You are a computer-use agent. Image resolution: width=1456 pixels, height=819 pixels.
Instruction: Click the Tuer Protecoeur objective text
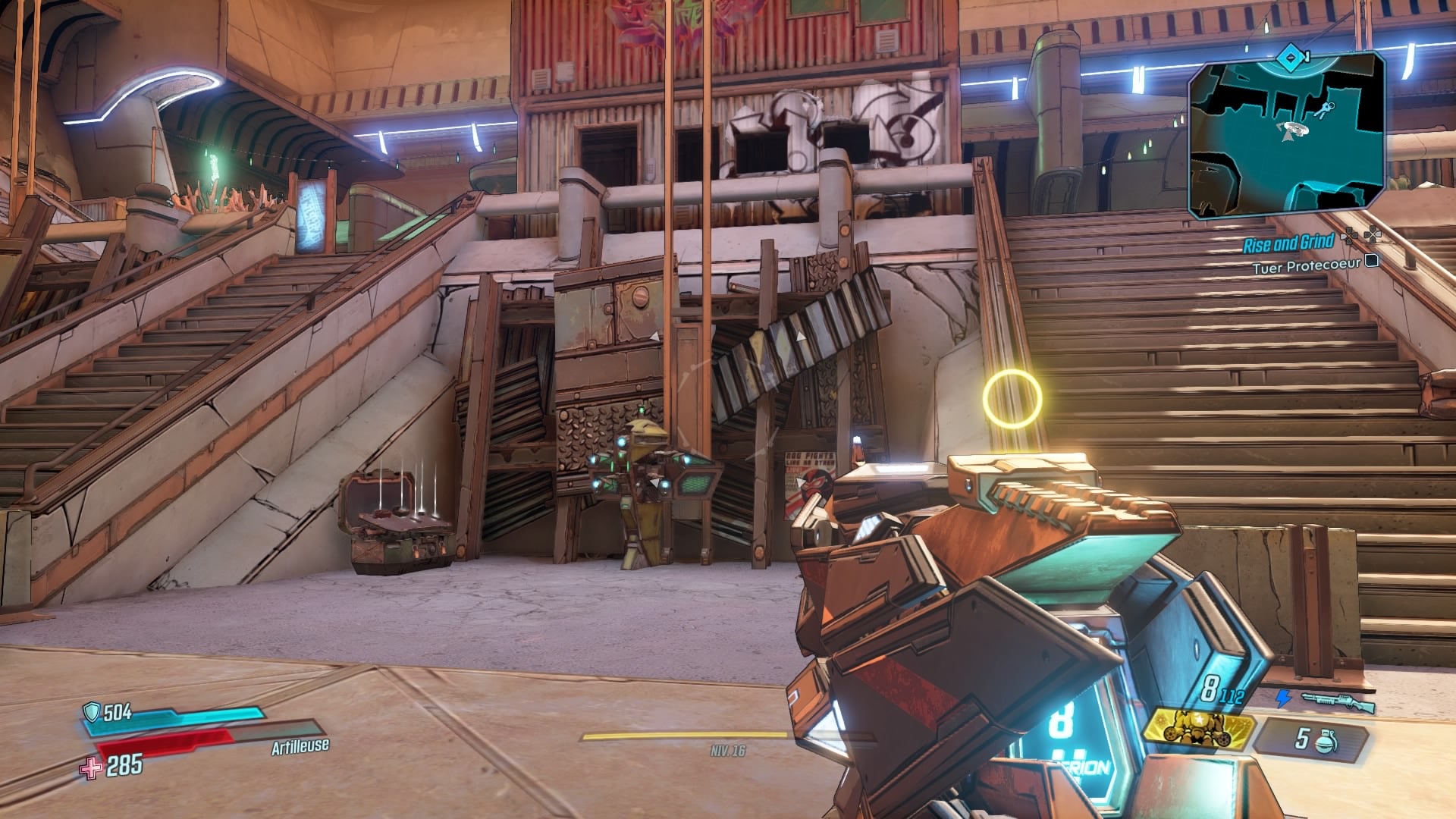click(1307, 264)
